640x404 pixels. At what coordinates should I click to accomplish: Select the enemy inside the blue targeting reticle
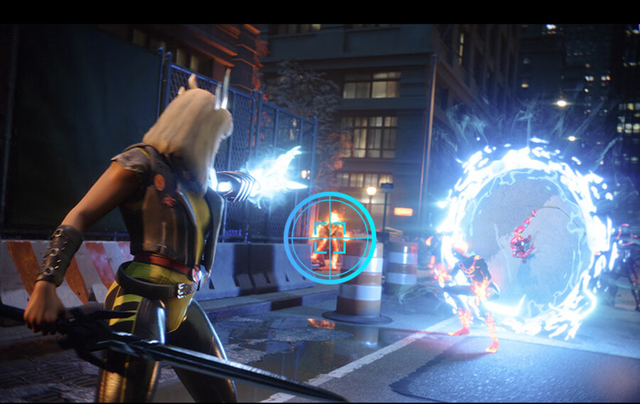329,238
